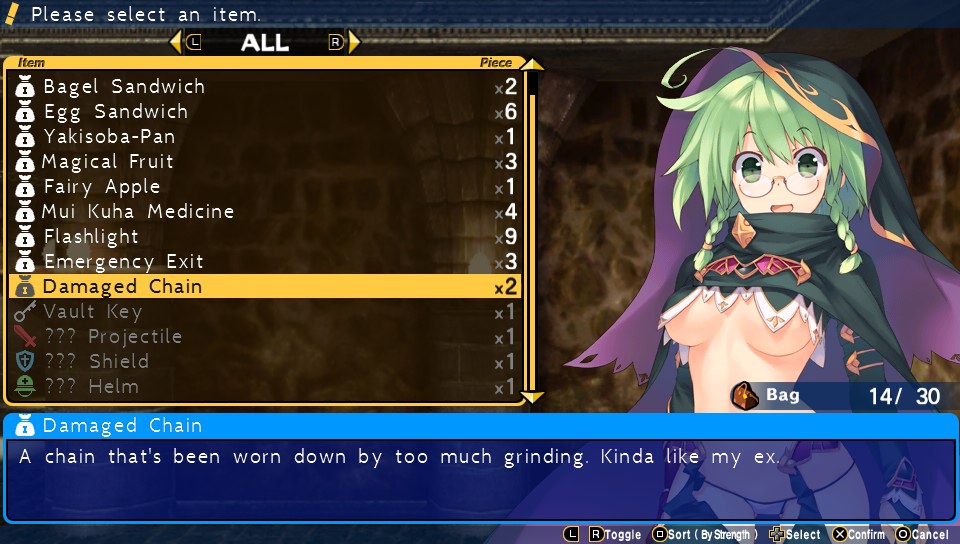Click the Flashlight item row
This screenshot has width=960, height=544.
(x=91, y=237)
